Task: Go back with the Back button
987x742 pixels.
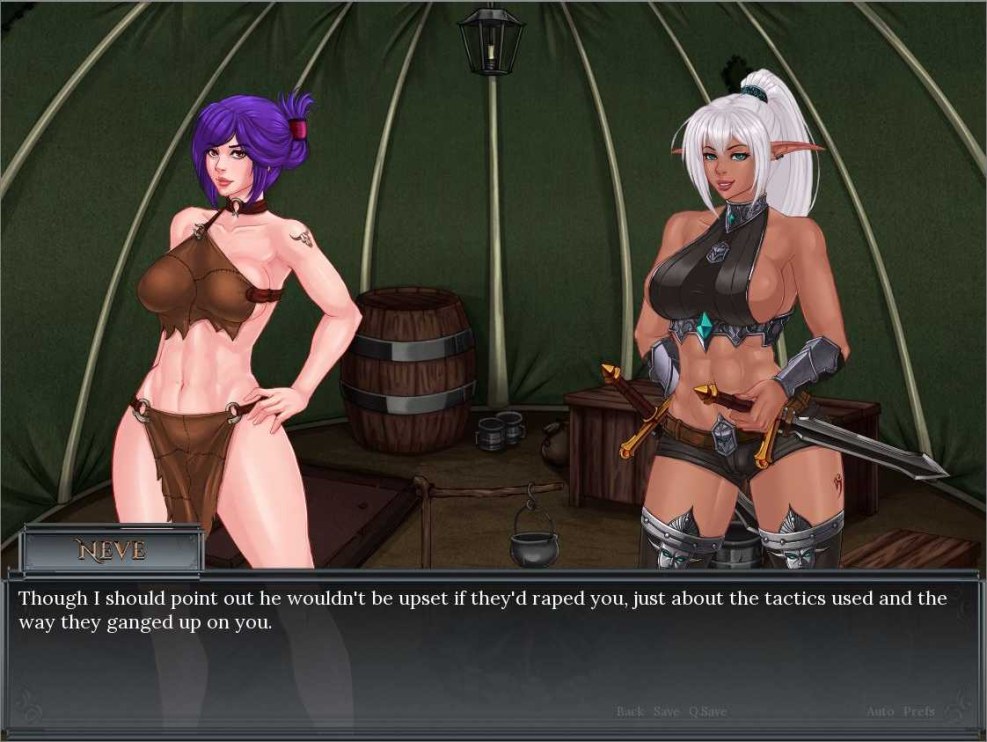Action: 630,711
